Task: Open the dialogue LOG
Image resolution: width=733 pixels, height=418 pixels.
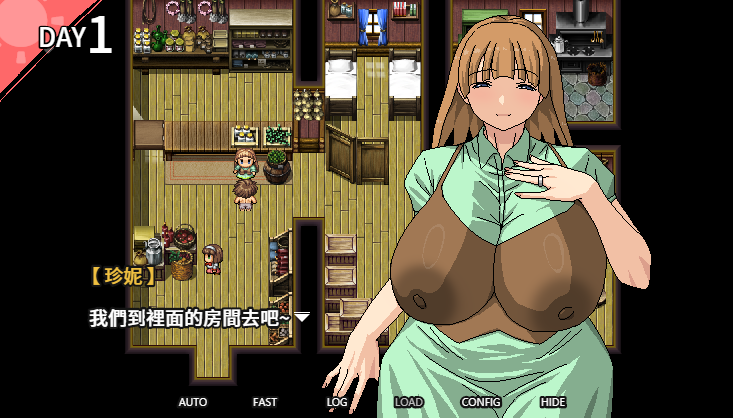Action: click(x=337, y=402)
